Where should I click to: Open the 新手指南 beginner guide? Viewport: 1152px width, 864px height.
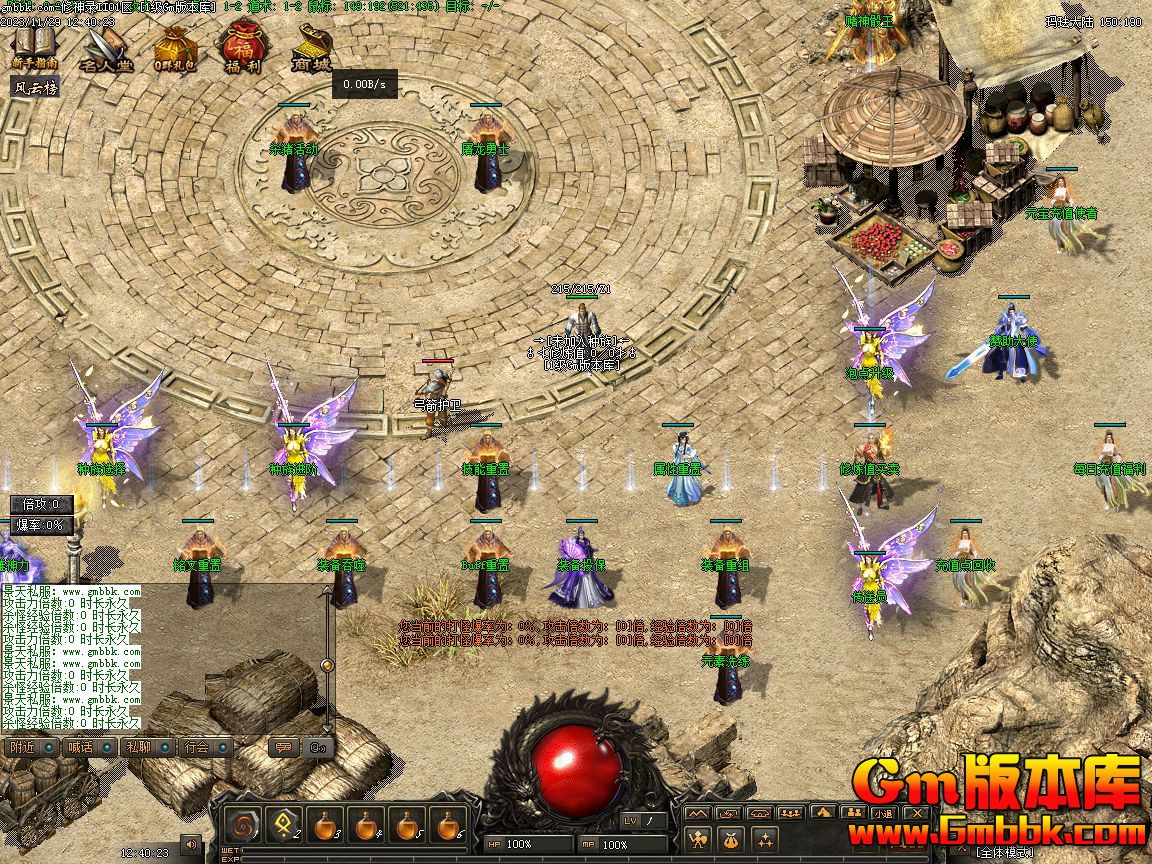click(35, 46)
